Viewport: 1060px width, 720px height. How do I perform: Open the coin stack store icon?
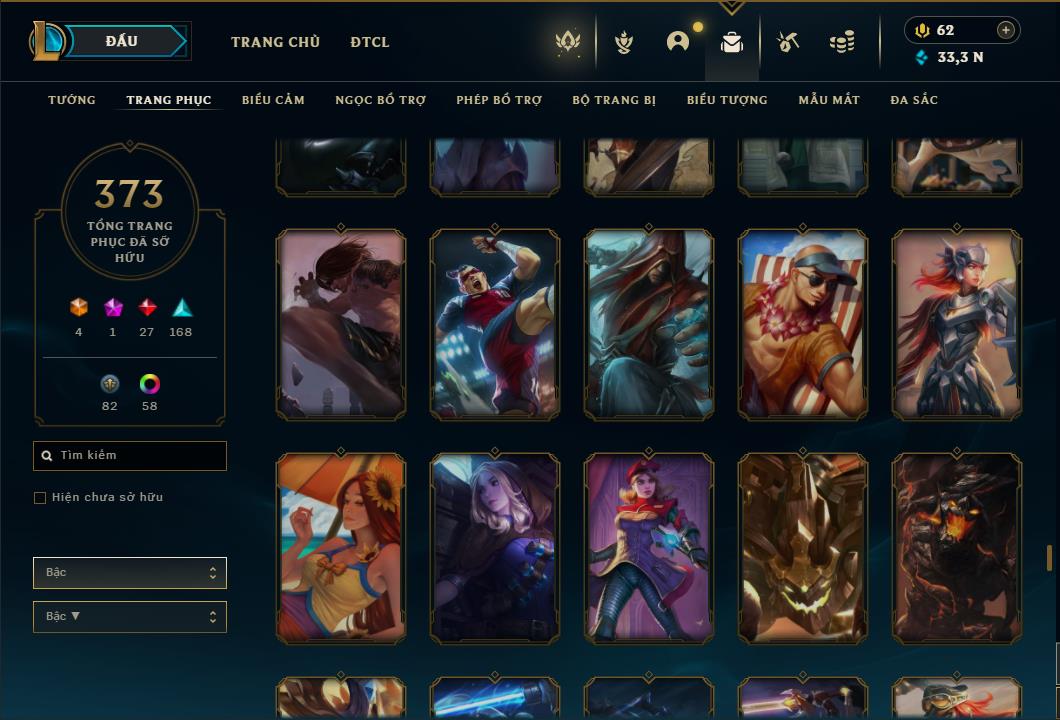tap(842, 42)
